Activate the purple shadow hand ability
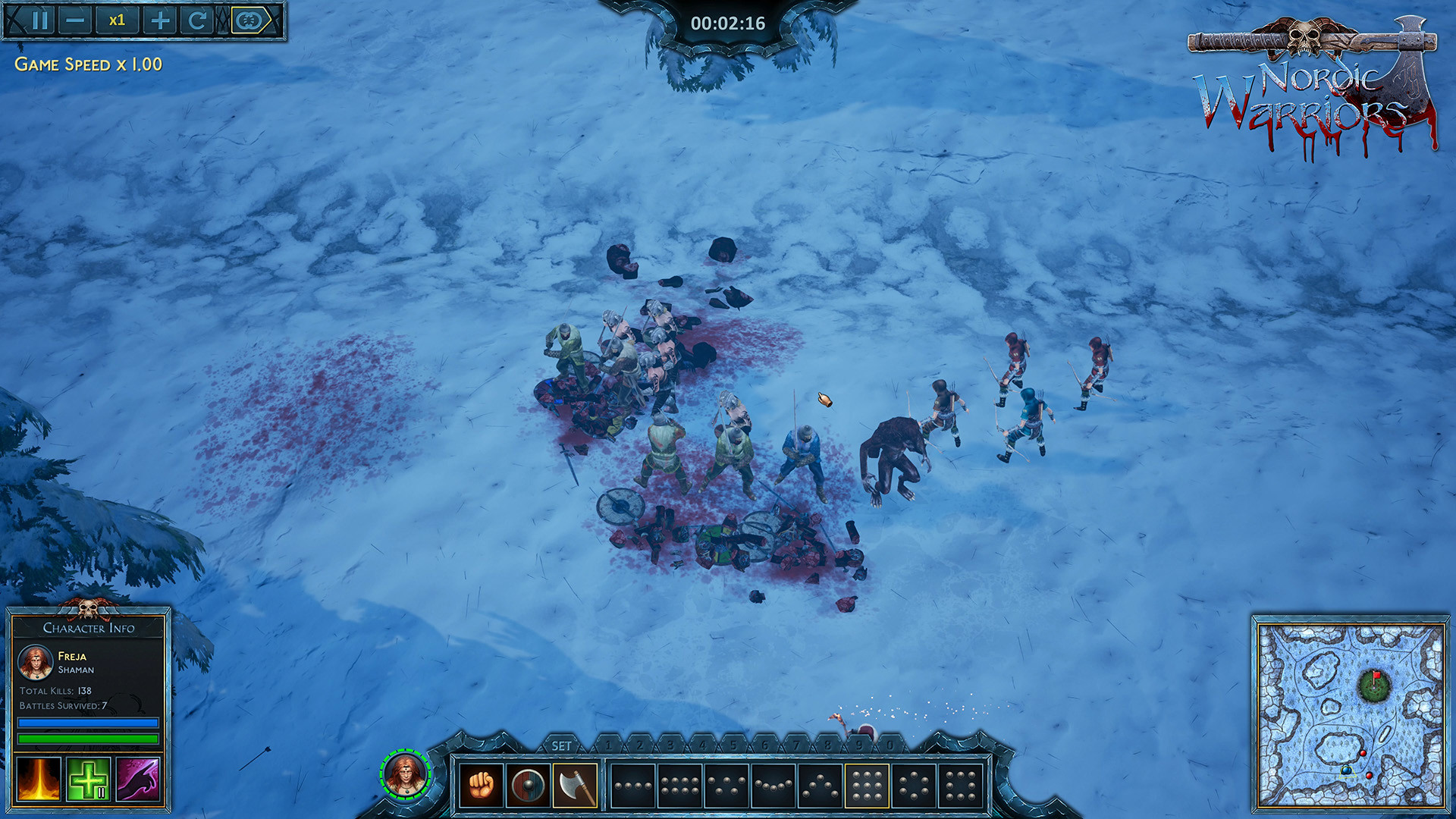Screen dimensions: 1456x819 tap(136, 779)
